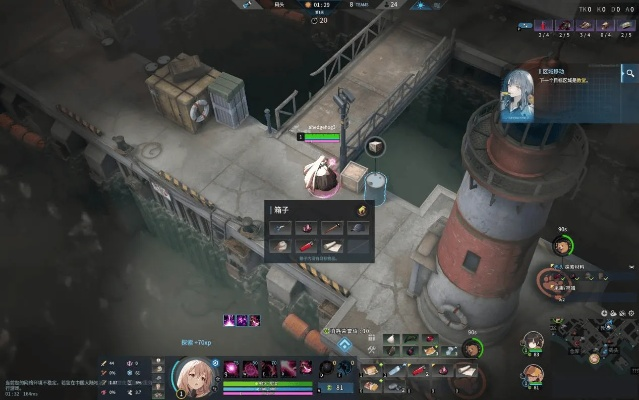Take the white cloth from the box
639x400 pixels.
pyautogui.click(x=332, y=245)
